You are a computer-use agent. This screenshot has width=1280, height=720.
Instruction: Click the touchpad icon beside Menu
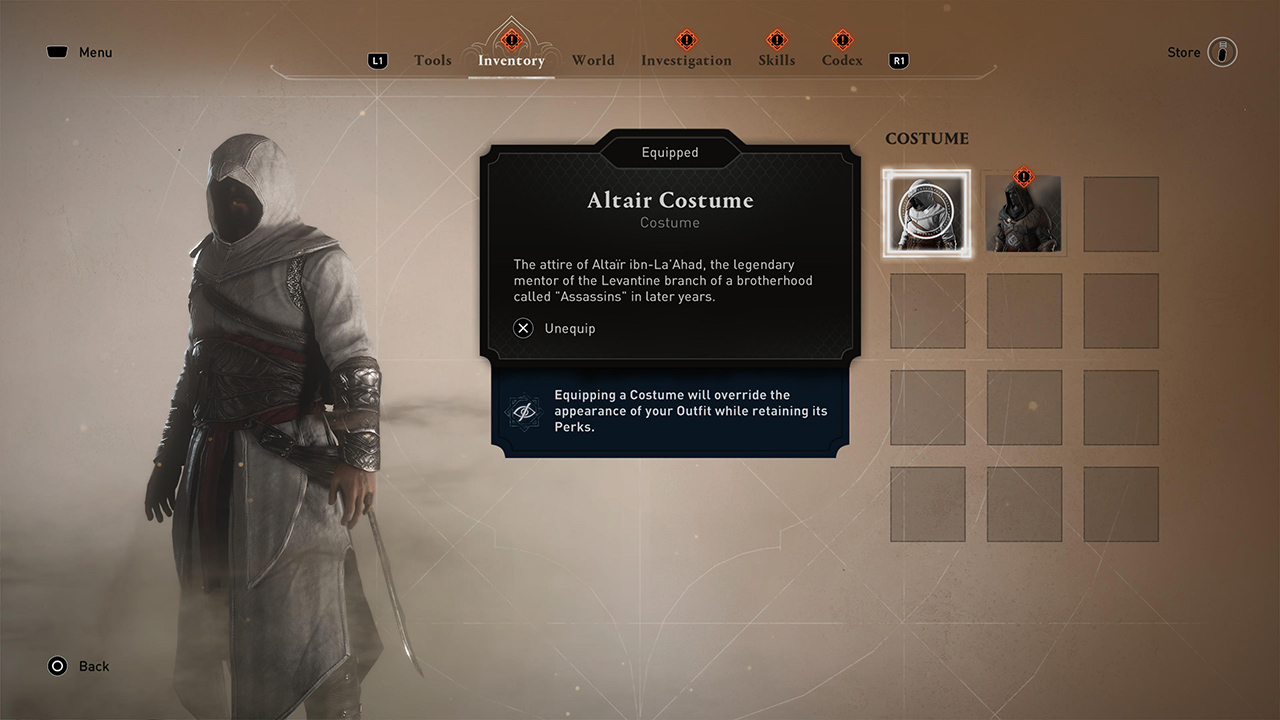57,51
